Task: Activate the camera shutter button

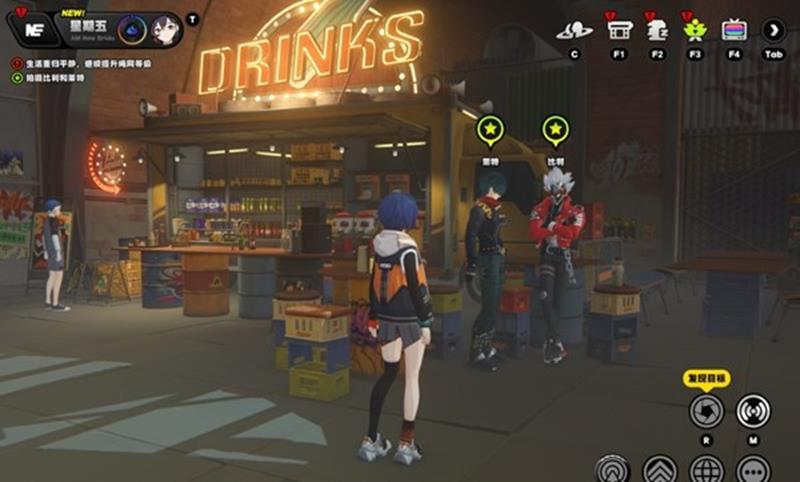Action: 707,410
